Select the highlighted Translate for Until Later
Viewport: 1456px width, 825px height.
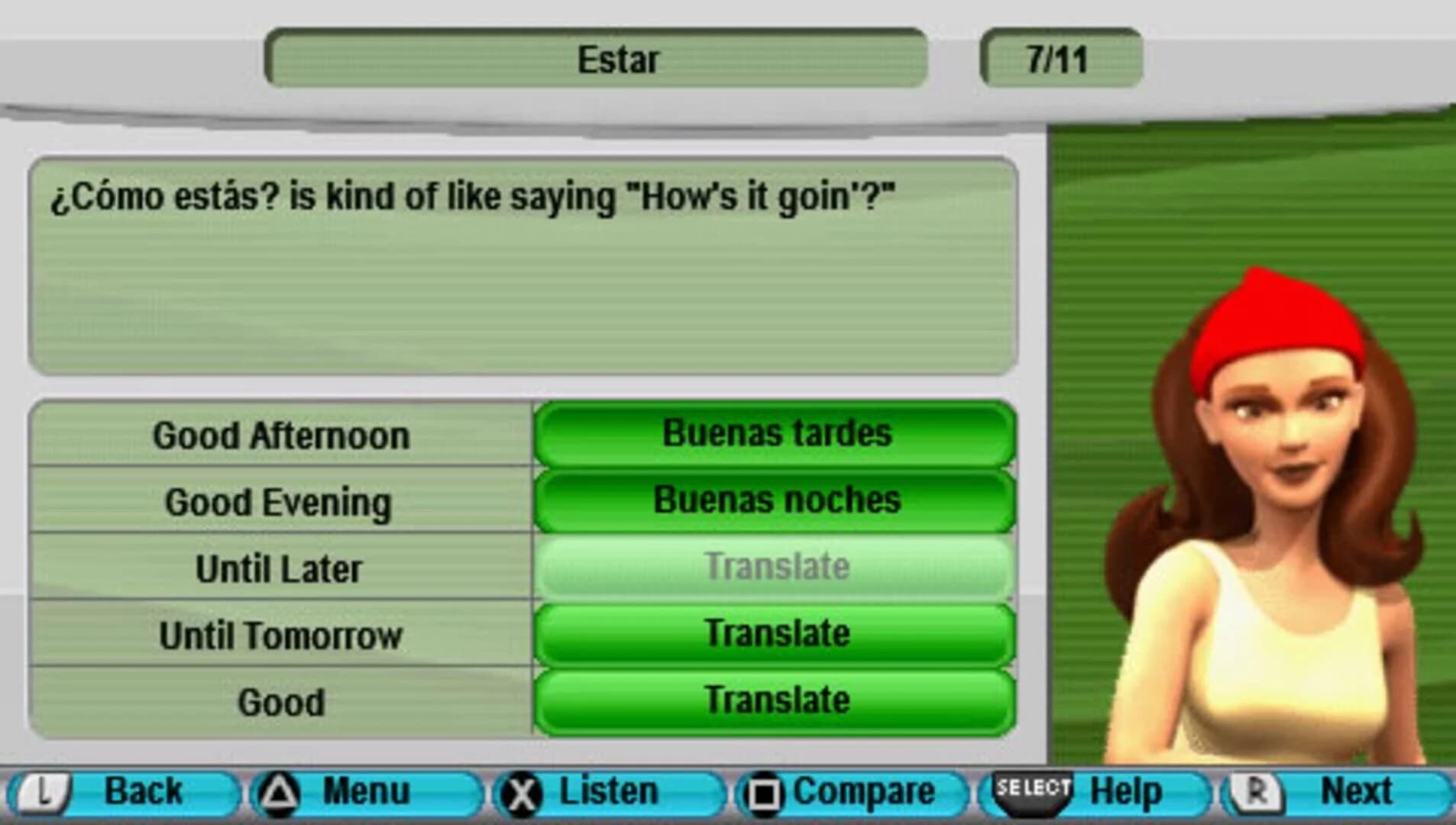(x=774, y=565)
